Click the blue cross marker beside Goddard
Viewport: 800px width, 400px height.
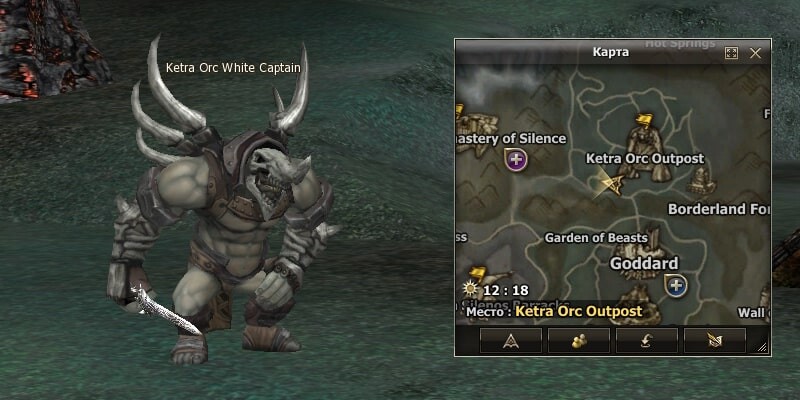coord(677,287)
